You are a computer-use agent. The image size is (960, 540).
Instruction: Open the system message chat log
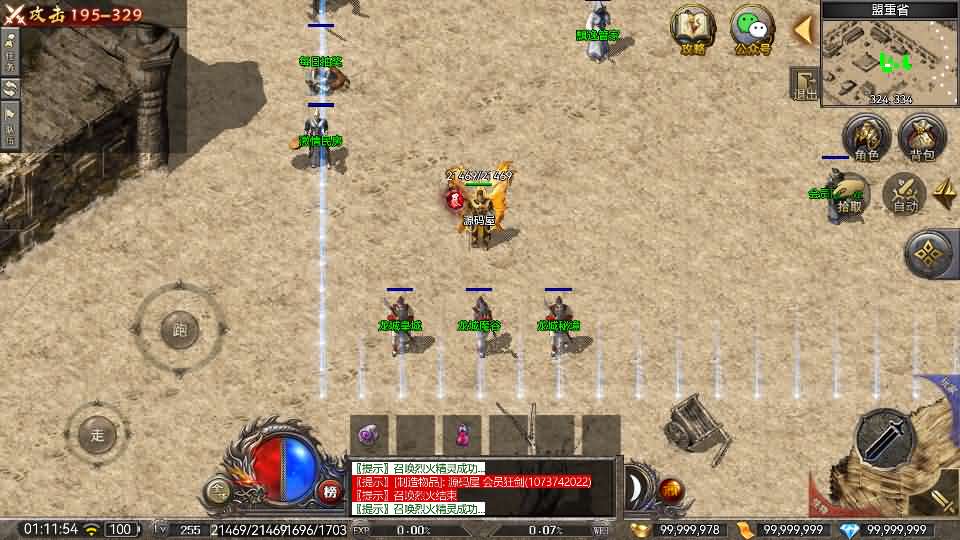pos(485,488)
